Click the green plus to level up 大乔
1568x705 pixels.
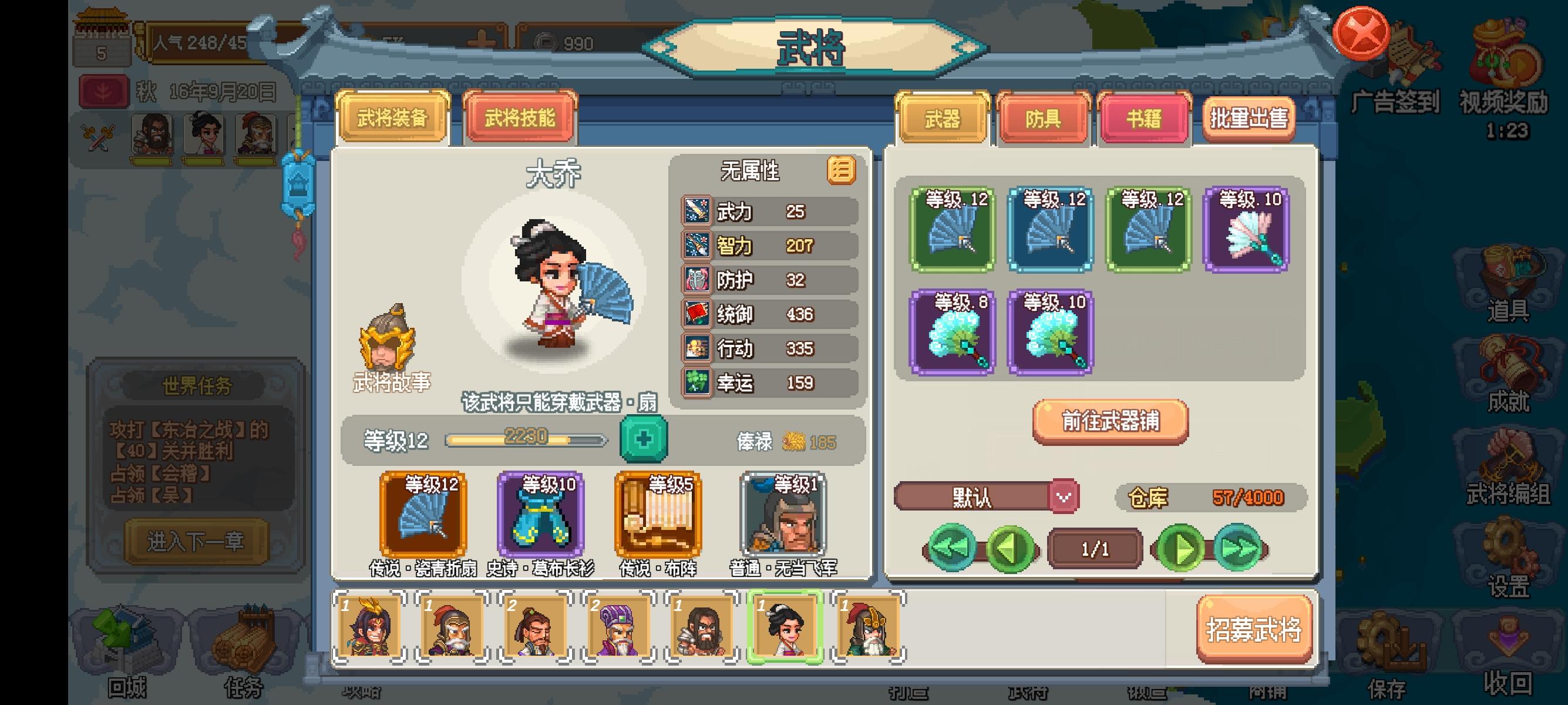coord(644,438)
